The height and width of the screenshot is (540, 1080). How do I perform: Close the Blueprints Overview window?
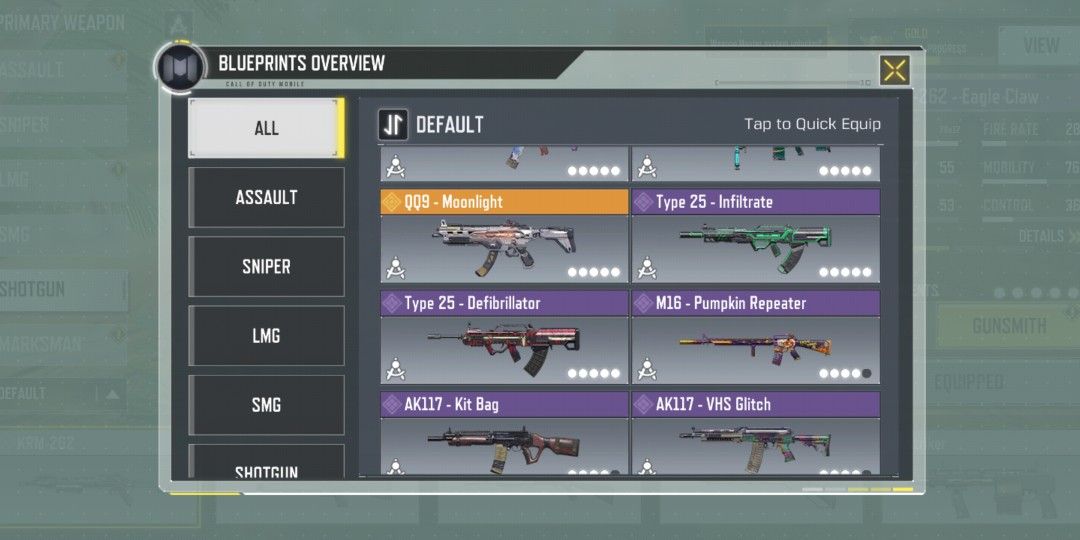[894, 70]
